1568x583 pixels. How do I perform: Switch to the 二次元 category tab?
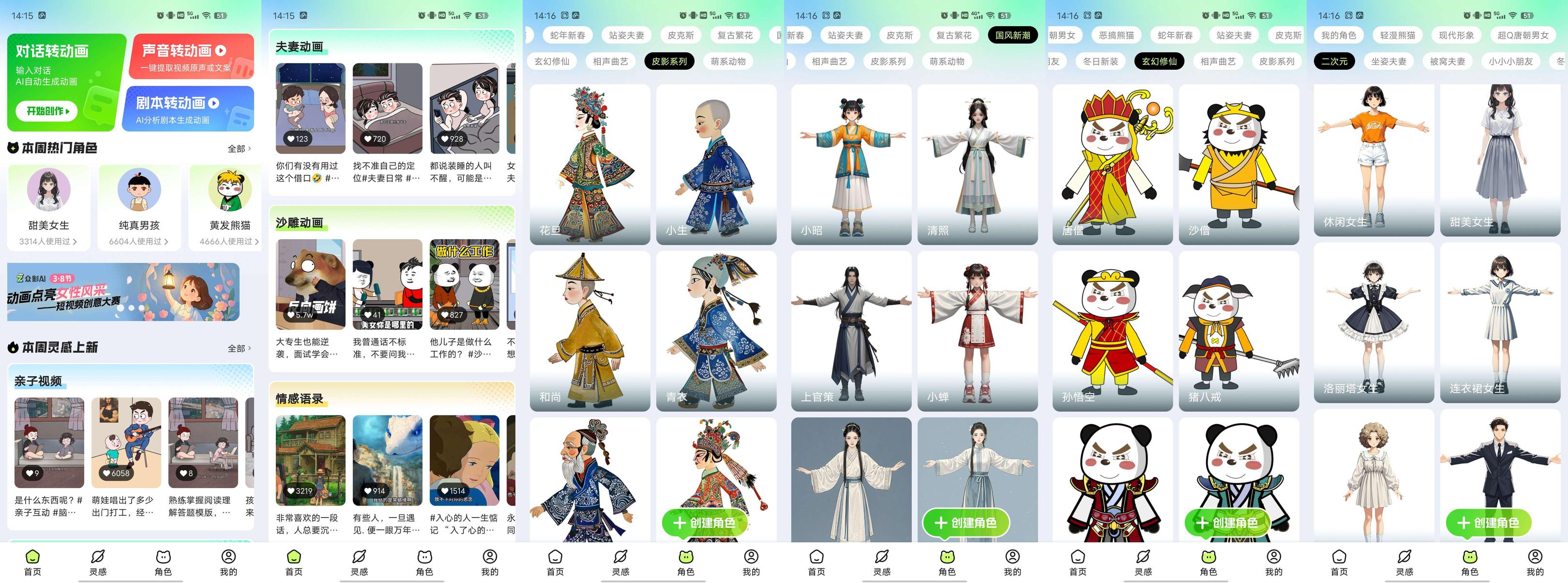(1334, 61)
